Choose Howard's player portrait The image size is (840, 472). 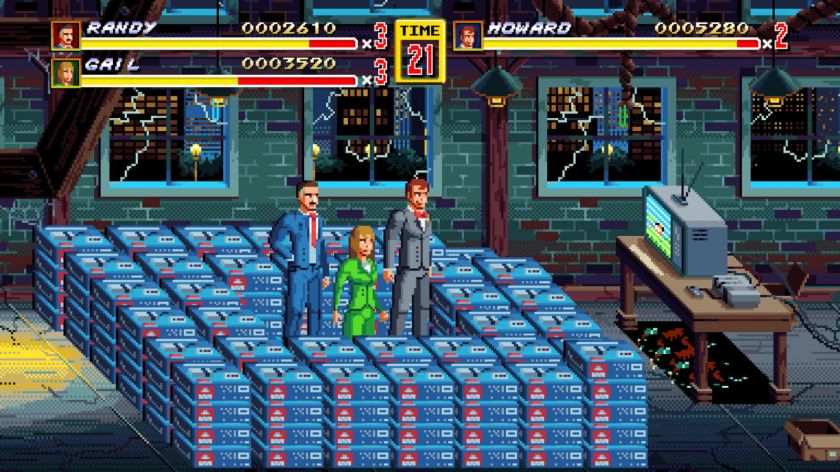(x=468, y=35)
